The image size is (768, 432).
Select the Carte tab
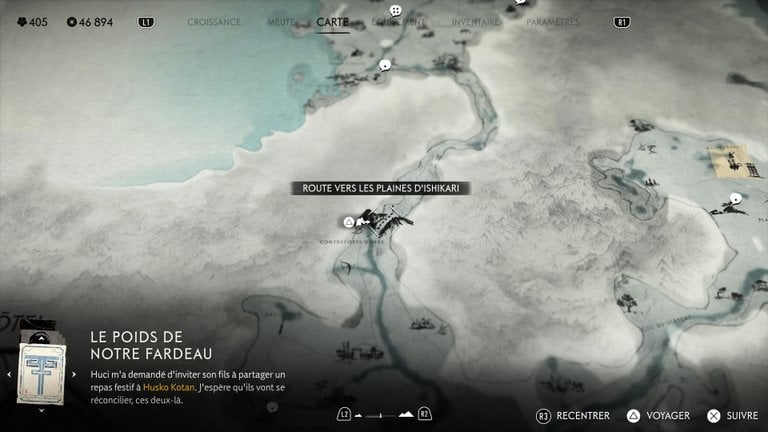(x=332, y=21)
